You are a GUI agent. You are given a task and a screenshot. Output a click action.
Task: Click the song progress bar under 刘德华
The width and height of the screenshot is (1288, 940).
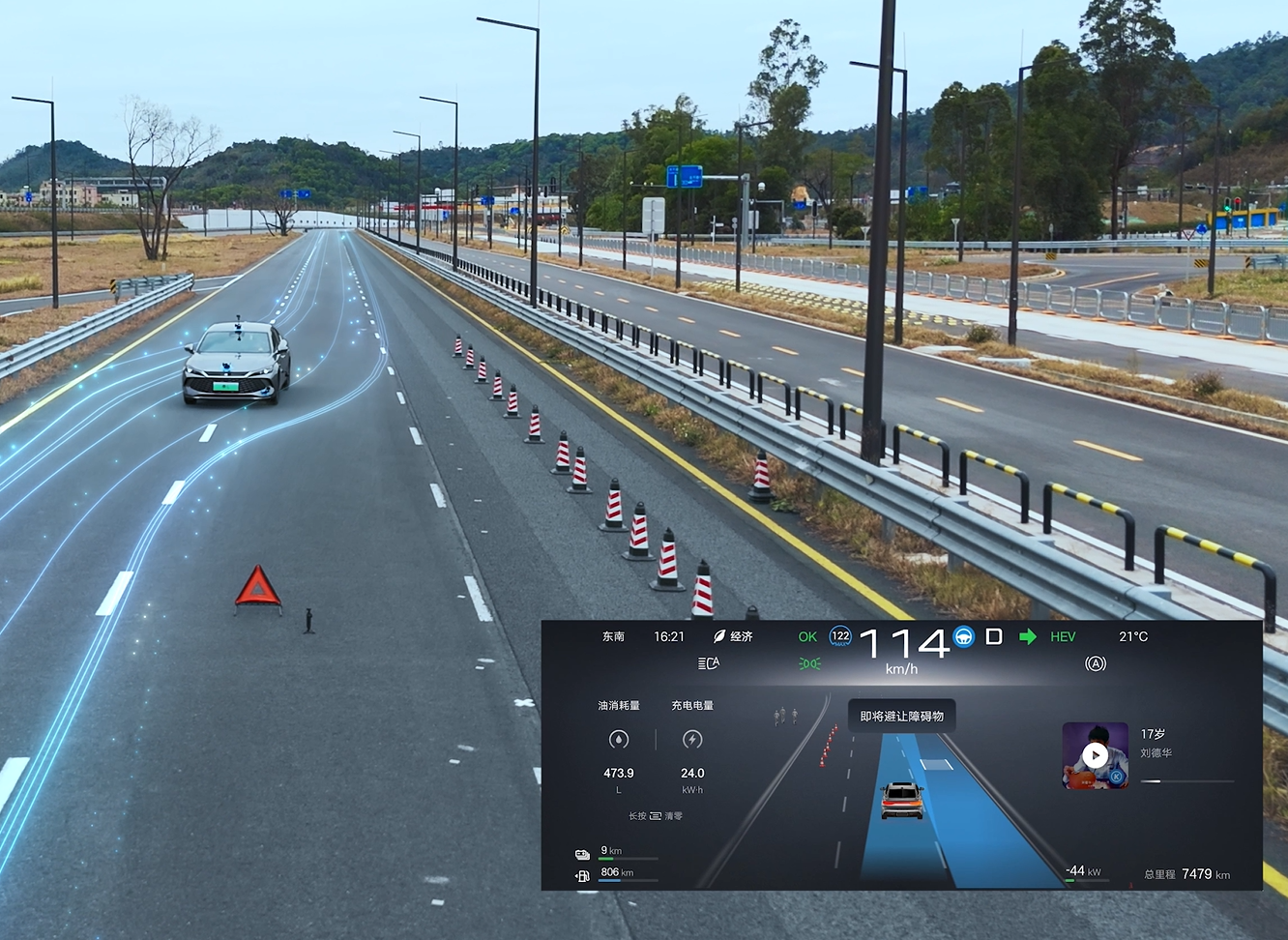point(1187,780)
